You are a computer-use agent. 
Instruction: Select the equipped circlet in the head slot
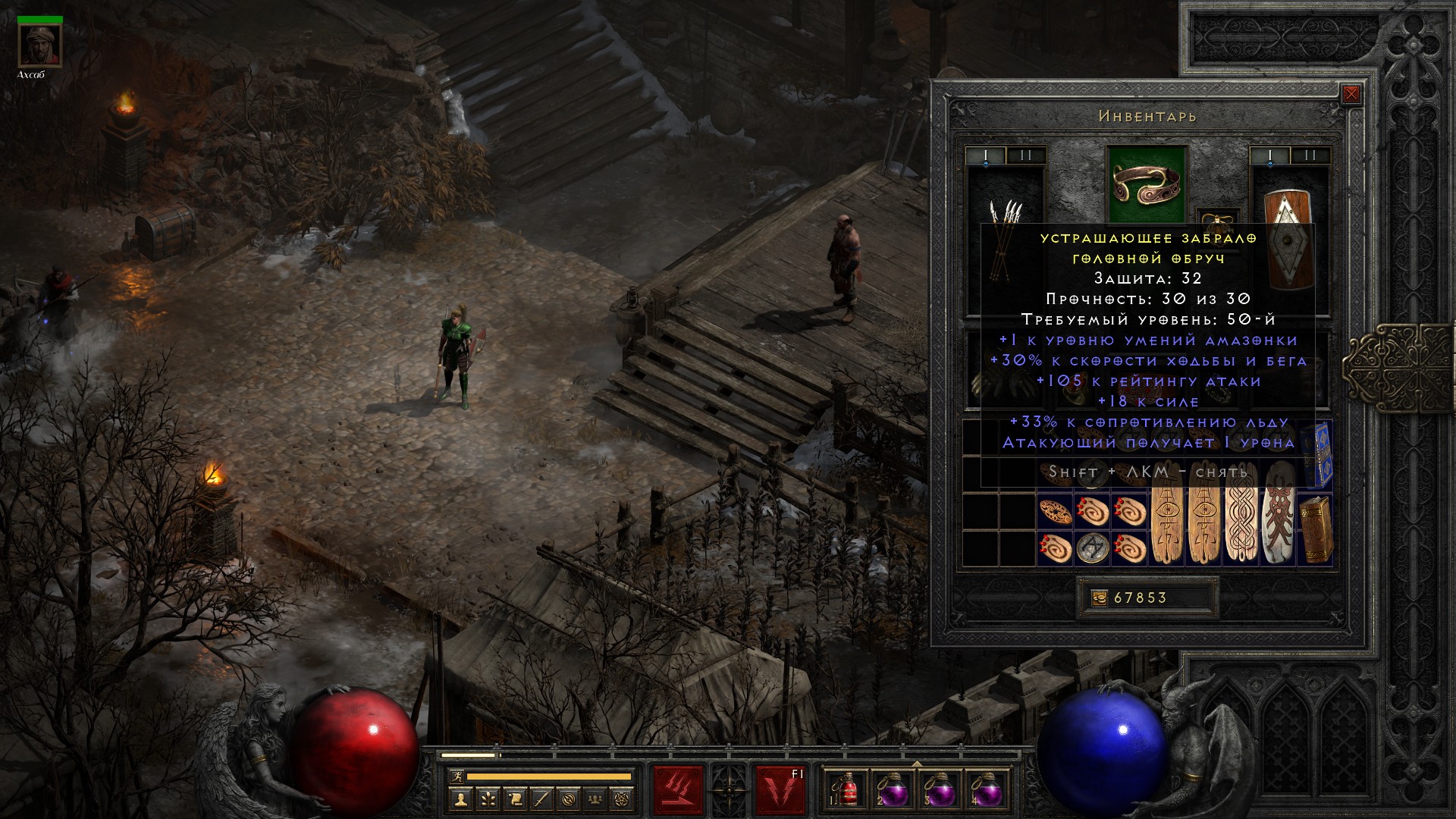tap(1147, 184)
